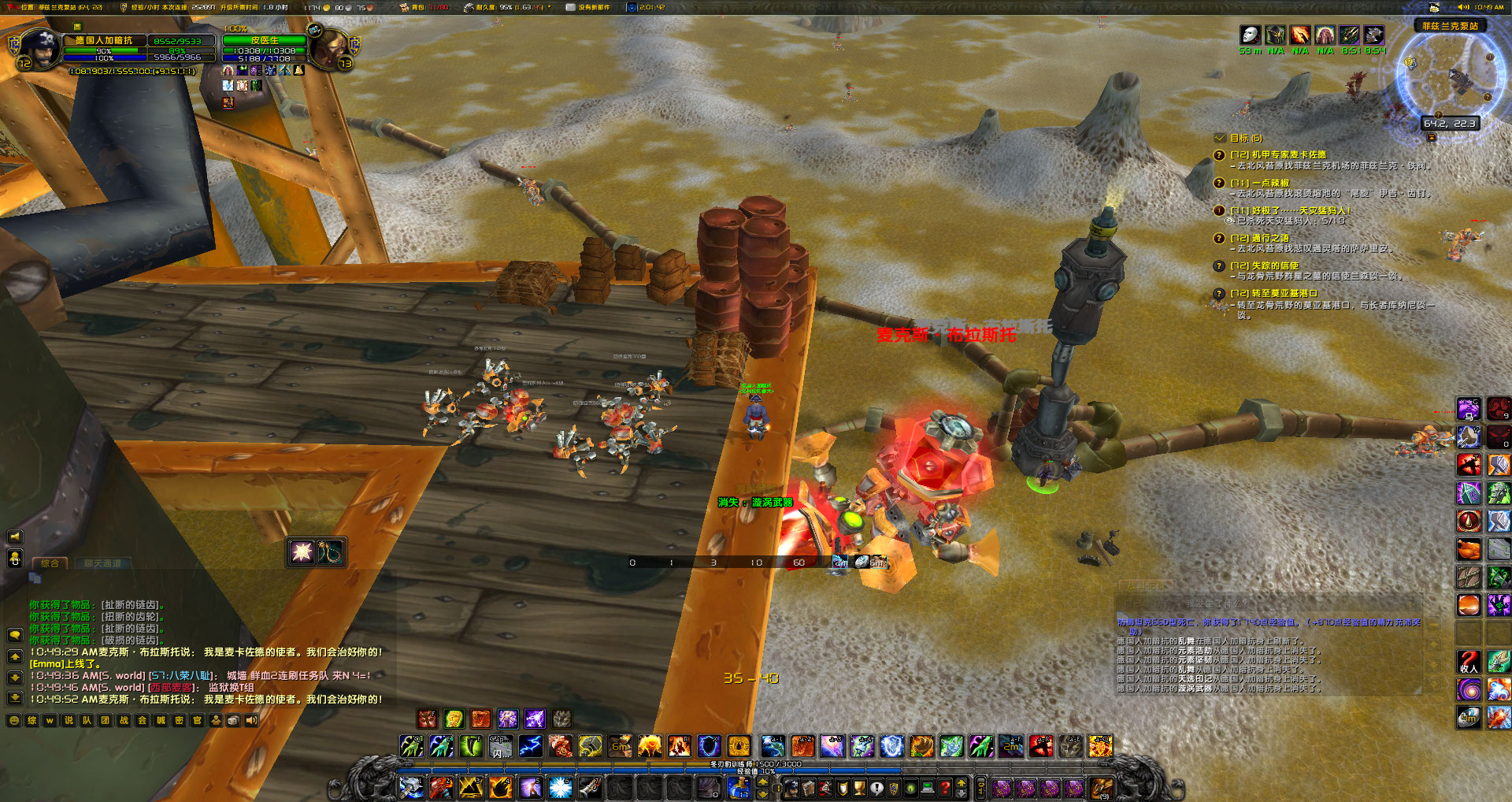This screenshot has height=802, width=1512.
Task: Click the scroll-to-bottom arrow in the chat frame
Action: tap(15, 698)
